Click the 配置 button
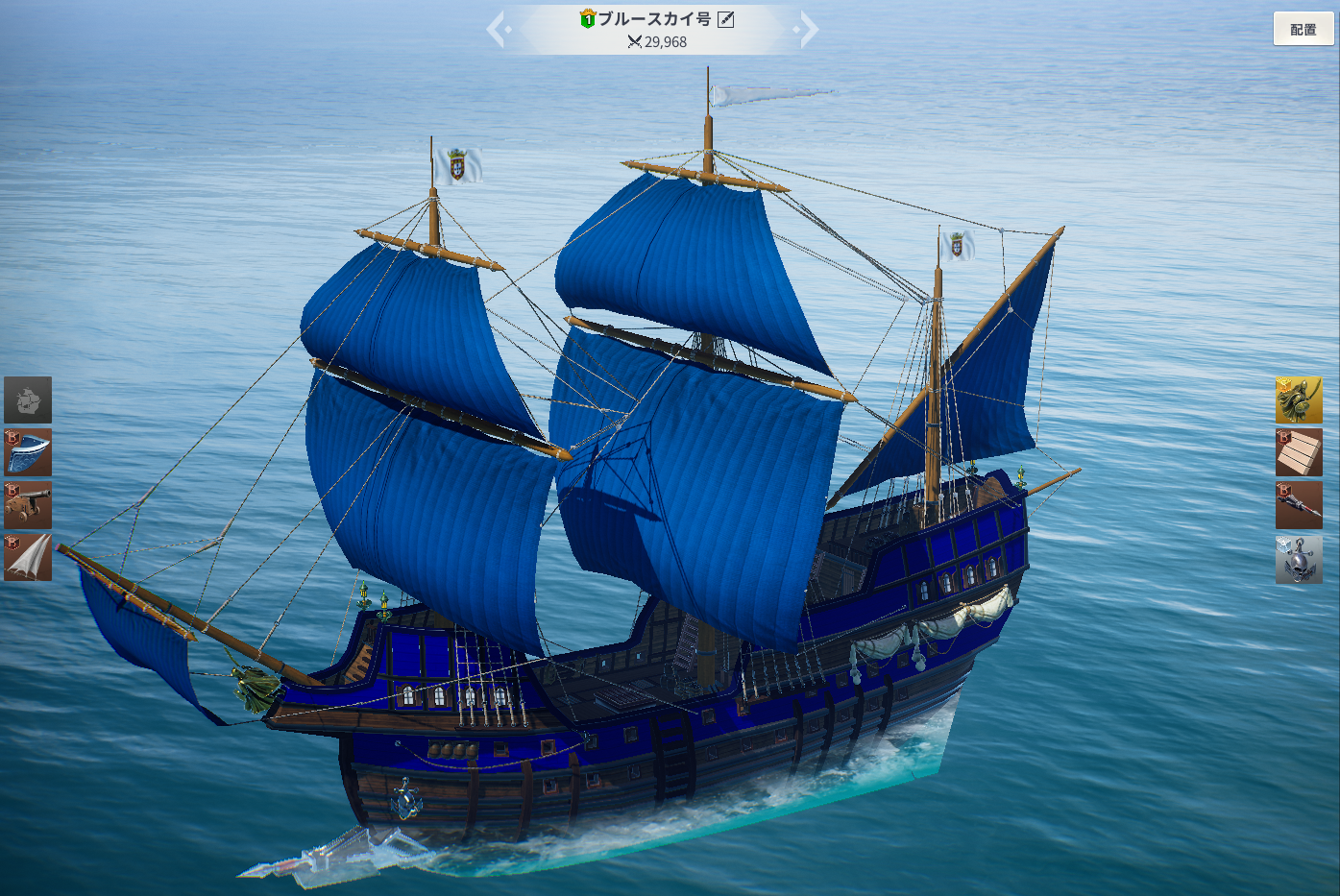 click(x=1303, y=30)
